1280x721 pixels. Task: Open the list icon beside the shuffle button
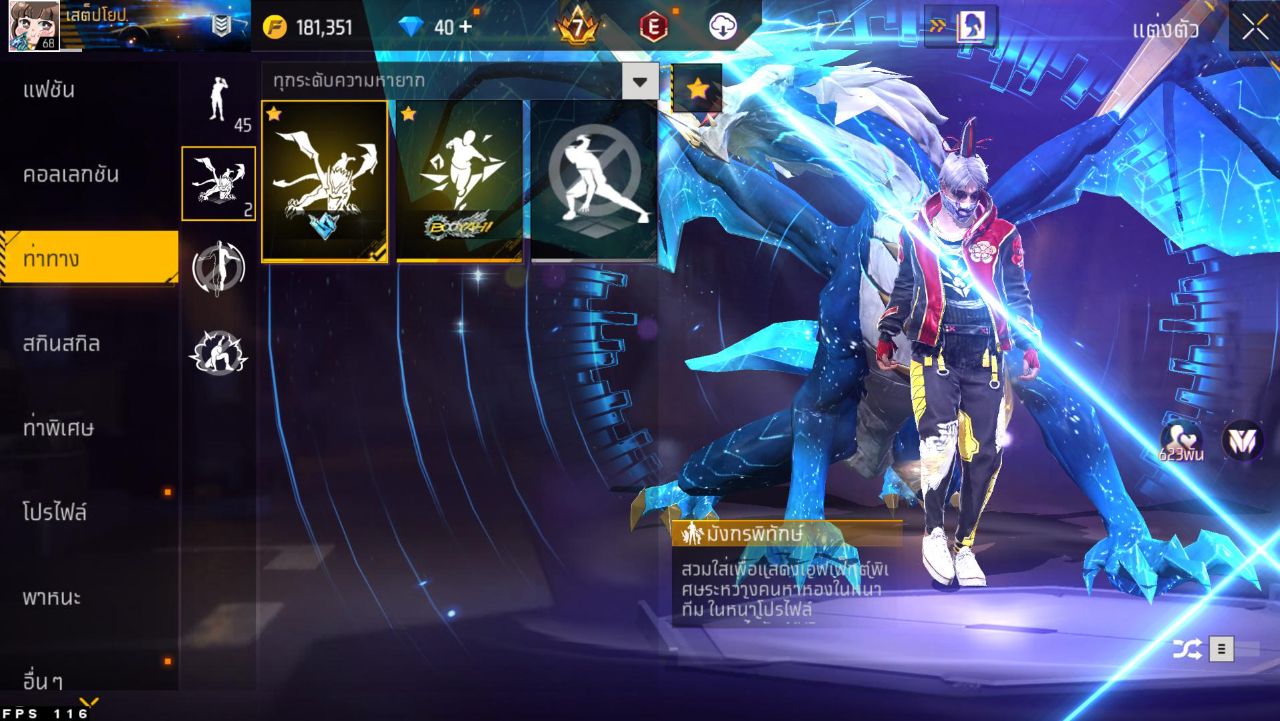(x=1222, y=648)
